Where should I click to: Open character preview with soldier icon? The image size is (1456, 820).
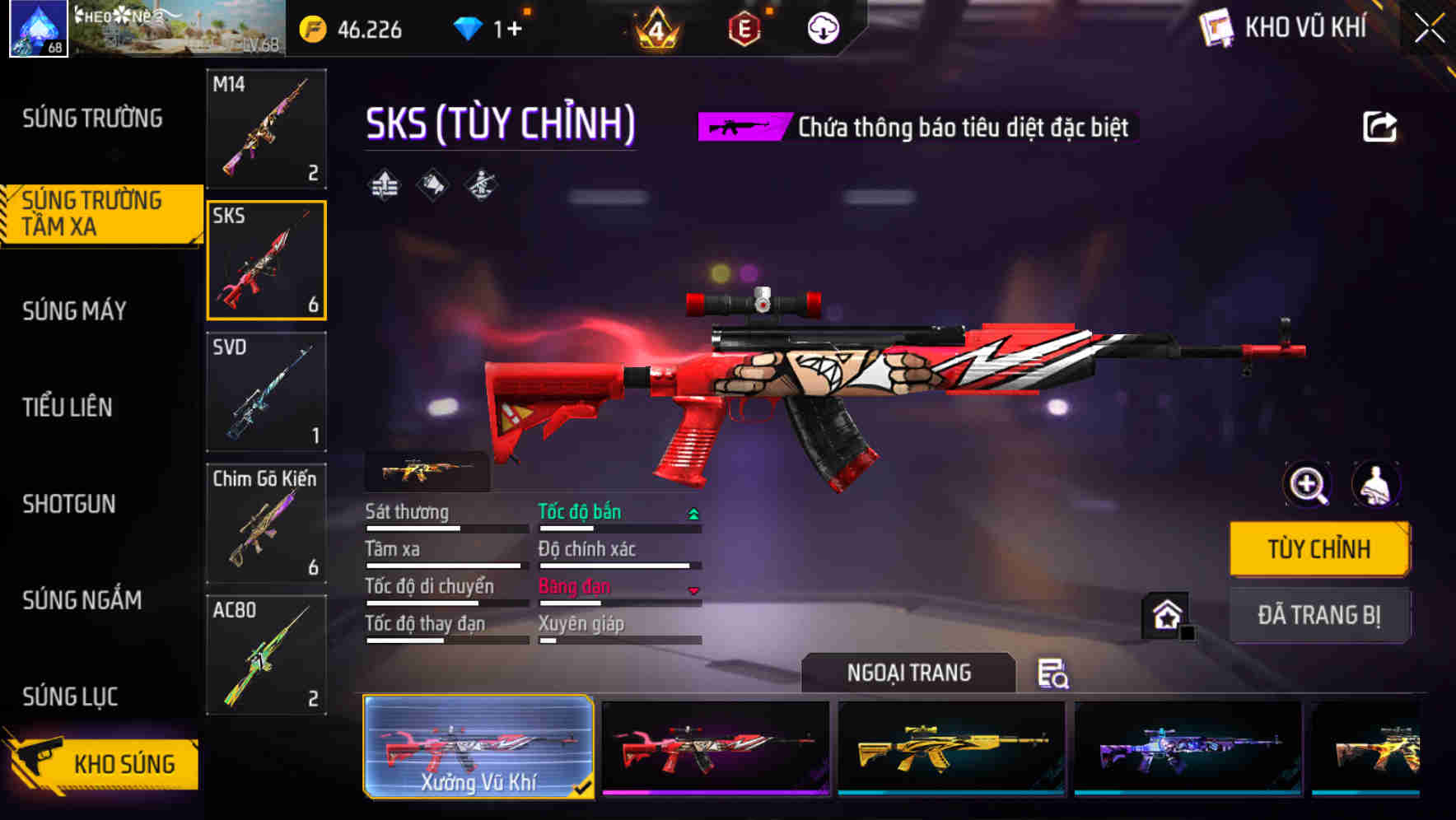point(1376,485)
